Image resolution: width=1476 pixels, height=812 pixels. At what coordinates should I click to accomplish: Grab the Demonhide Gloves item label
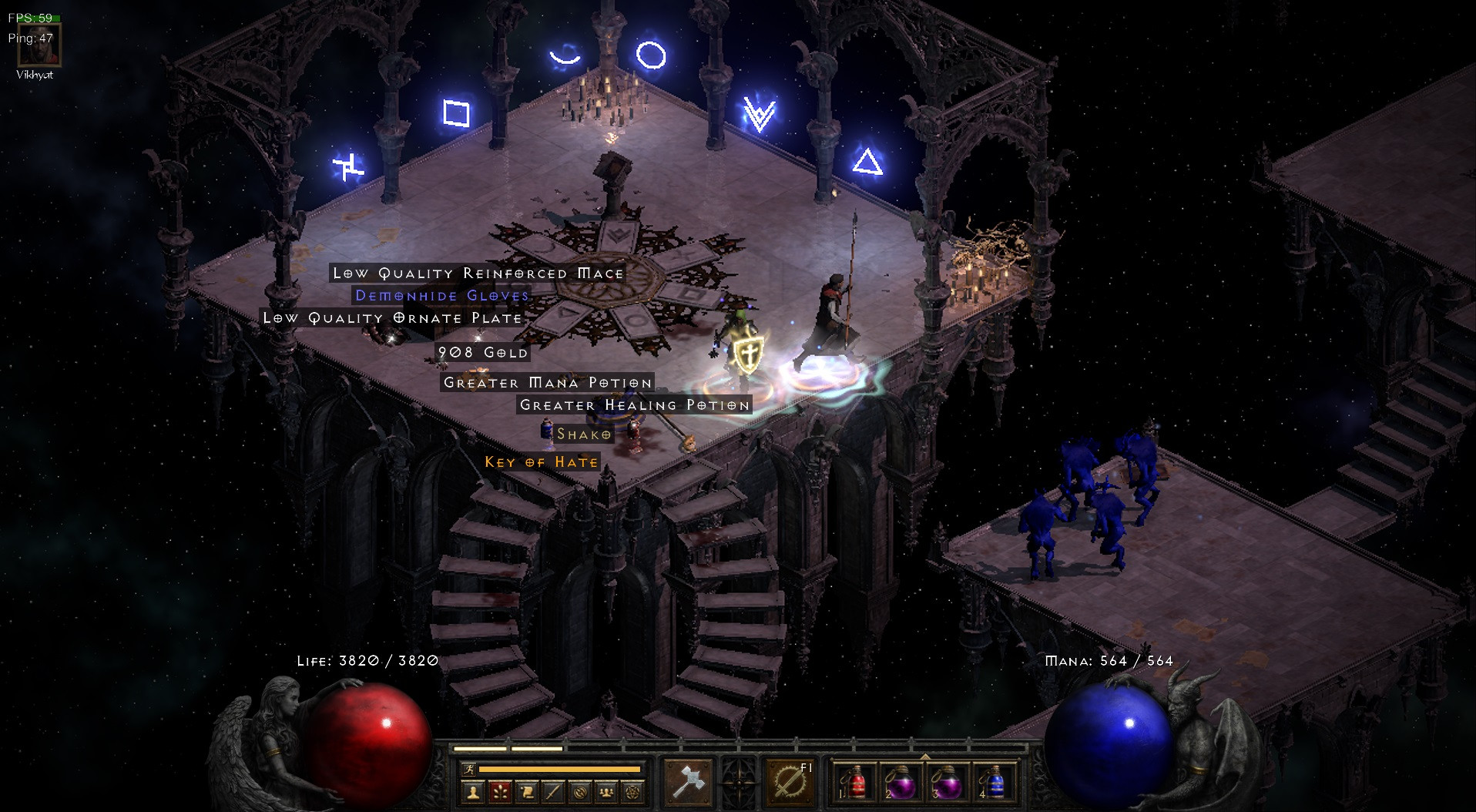441,295
